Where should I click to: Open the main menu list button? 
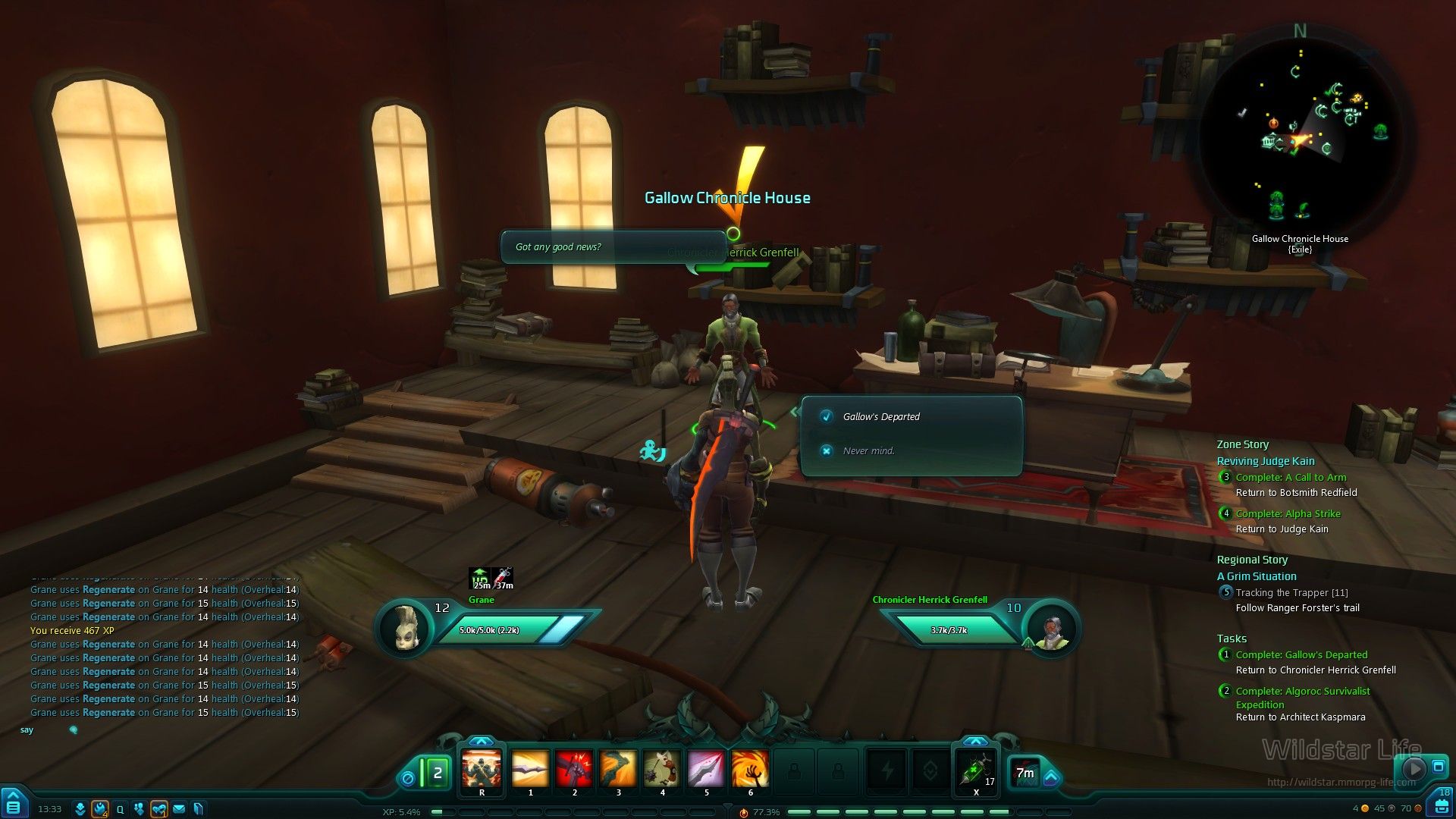point(13,806)
